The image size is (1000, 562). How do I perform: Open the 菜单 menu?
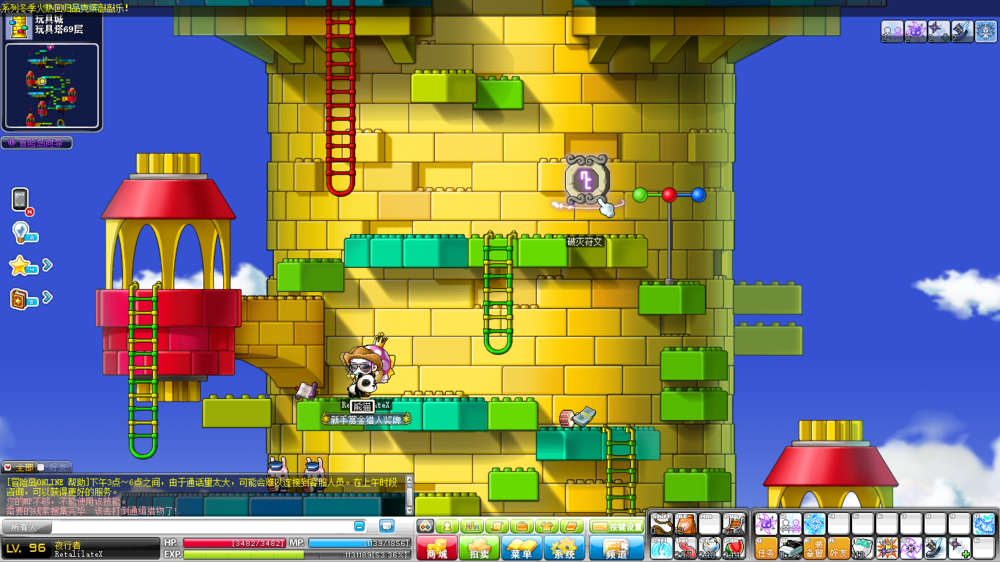click(521, 548)
